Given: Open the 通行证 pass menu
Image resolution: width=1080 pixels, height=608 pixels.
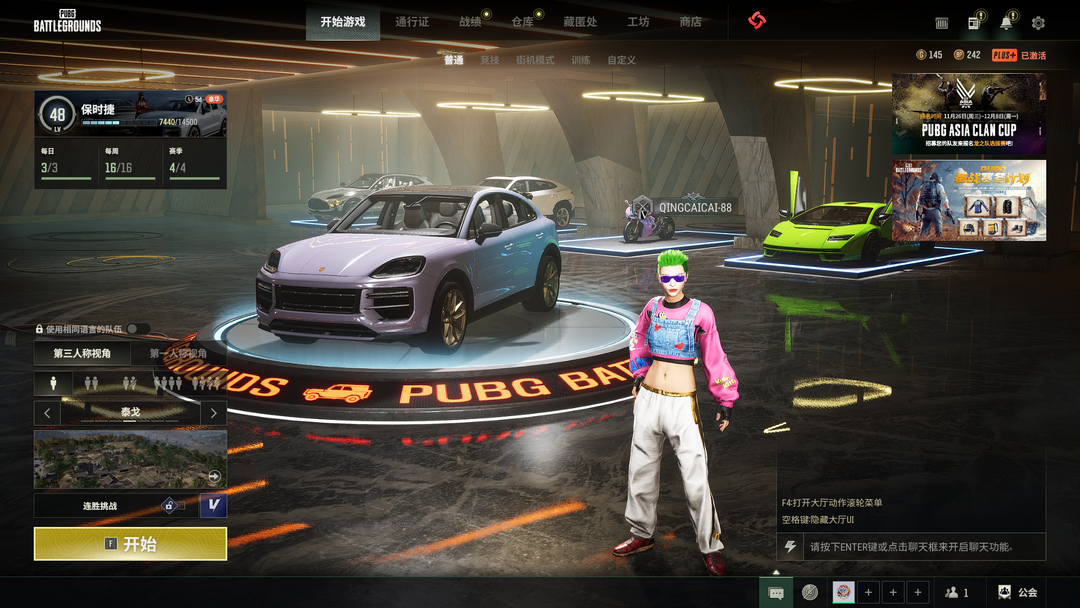Looking at the screenshot, I should click(412, 22).
